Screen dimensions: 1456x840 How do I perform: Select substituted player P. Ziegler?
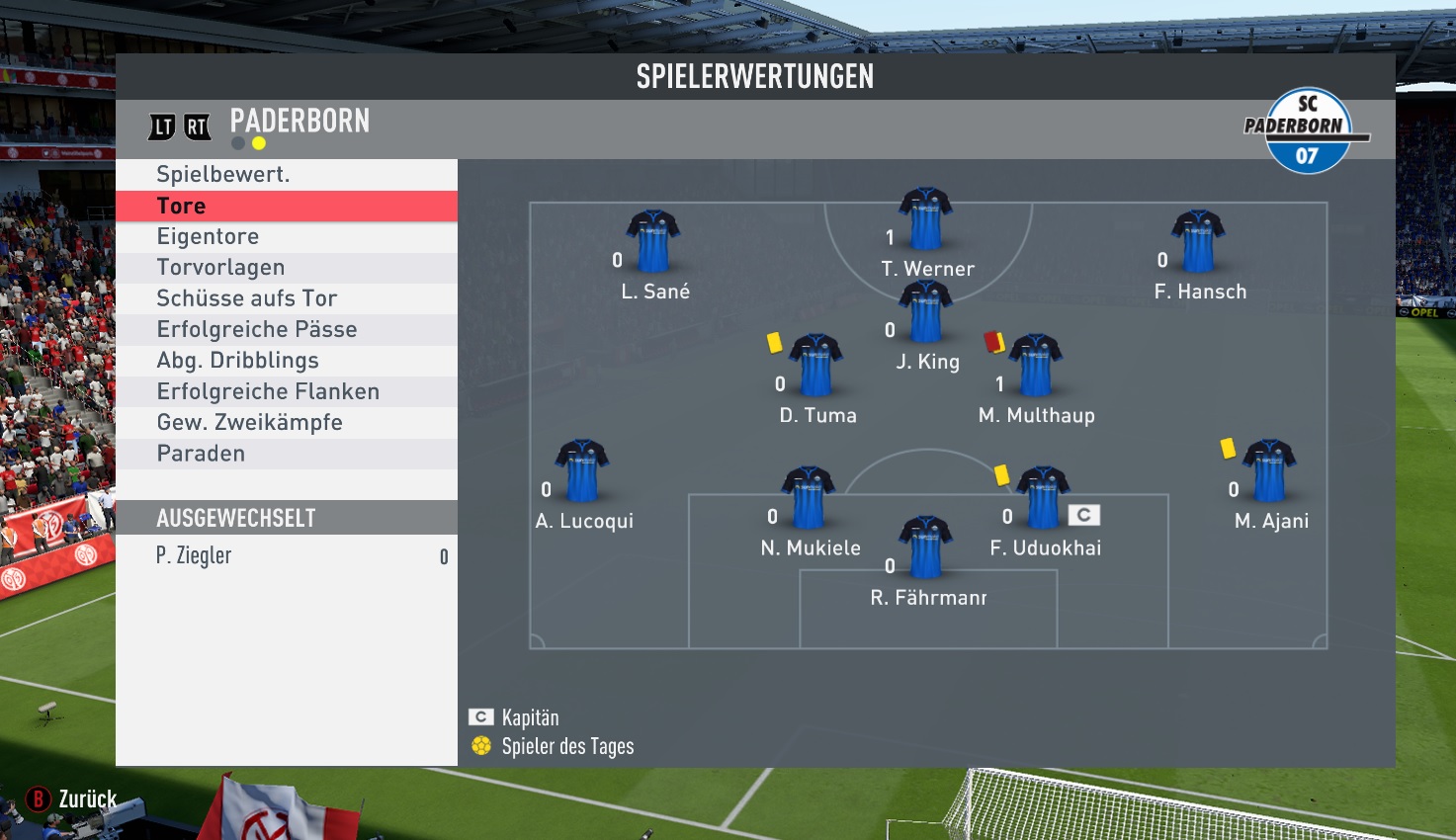click(194, 556)
